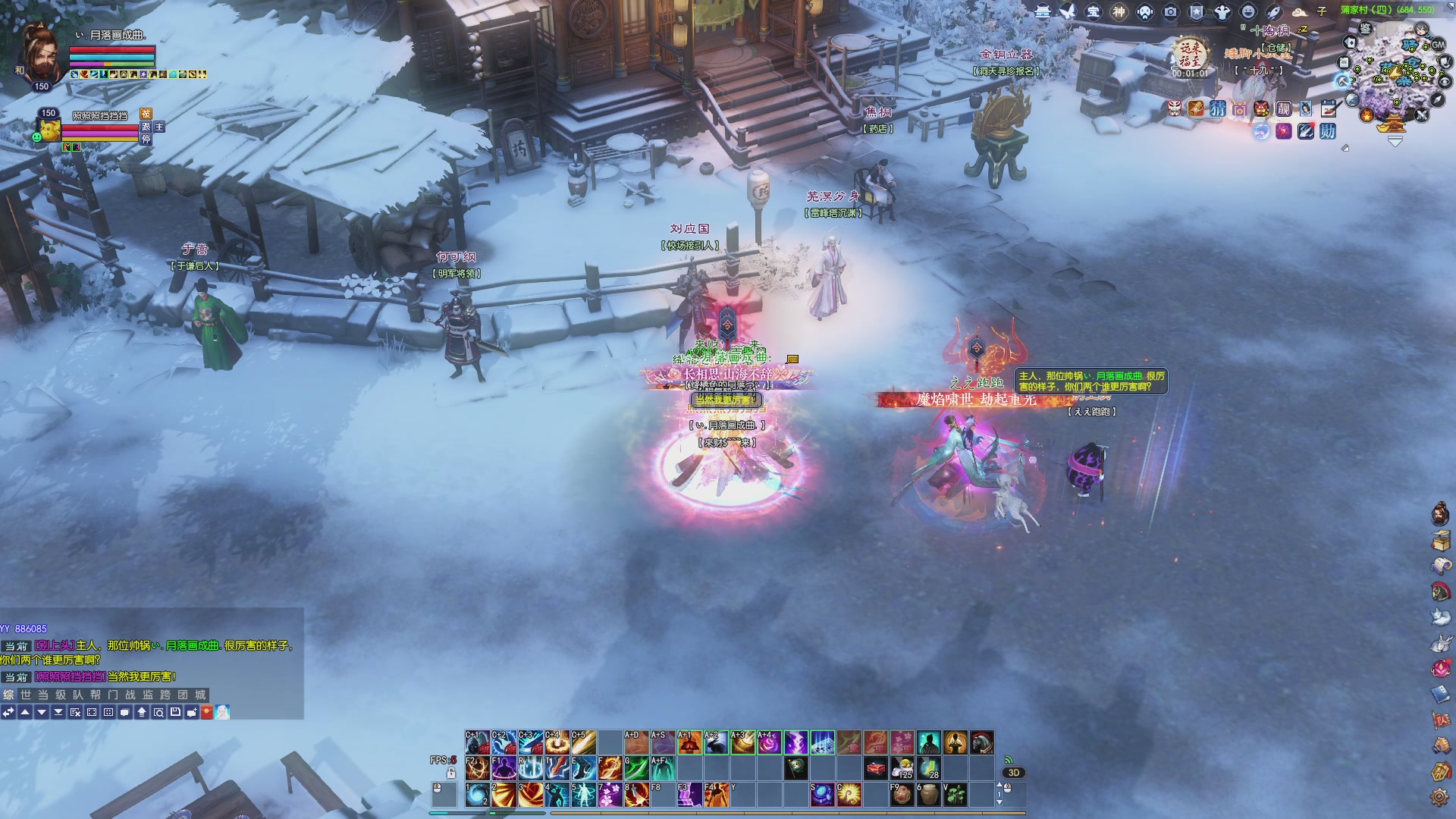
Task: Clear chat with the delete-list button
Action: (75, 712)
